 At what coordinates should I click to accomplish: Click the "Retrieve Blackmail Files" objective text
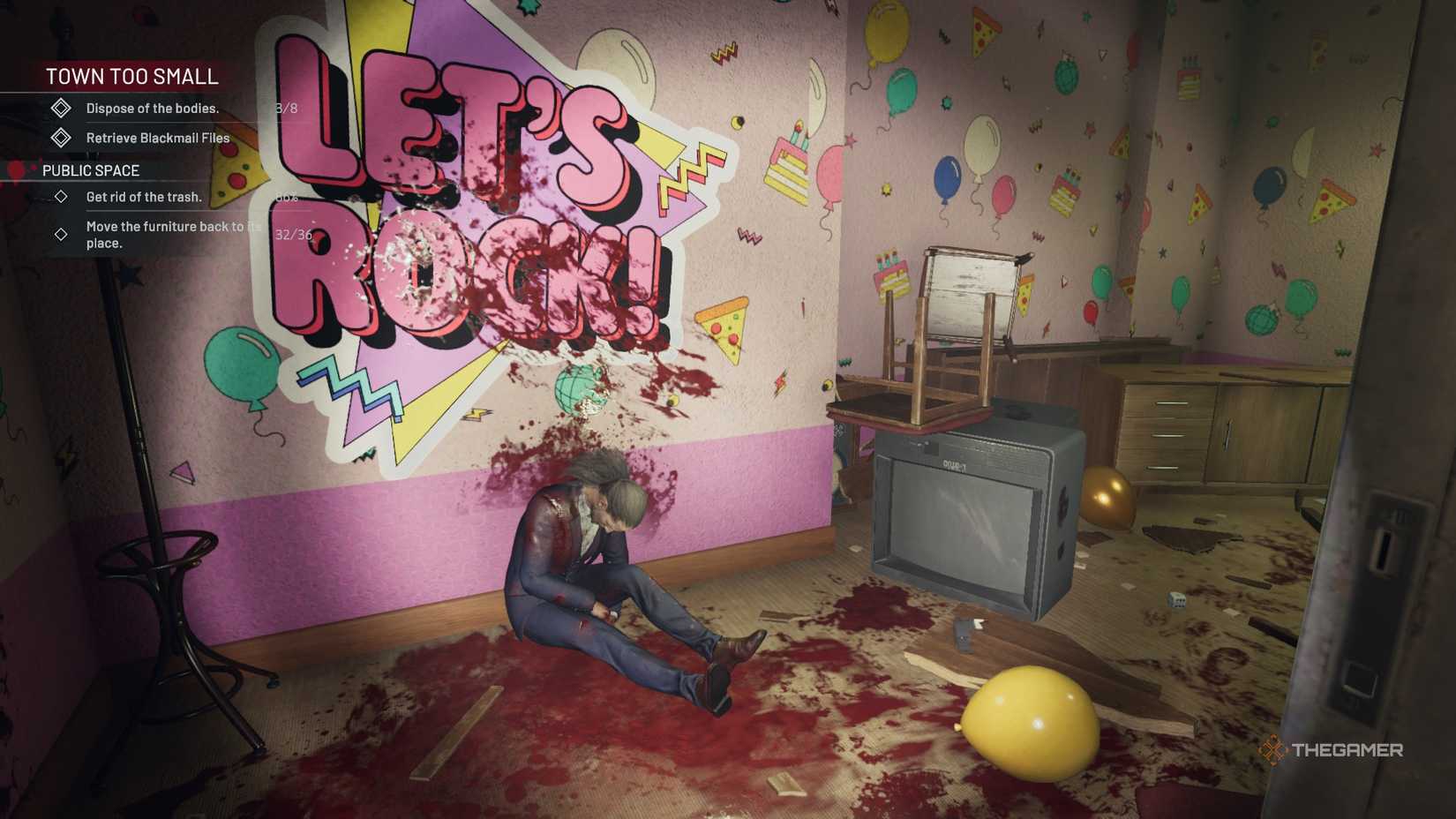point(156,138)
